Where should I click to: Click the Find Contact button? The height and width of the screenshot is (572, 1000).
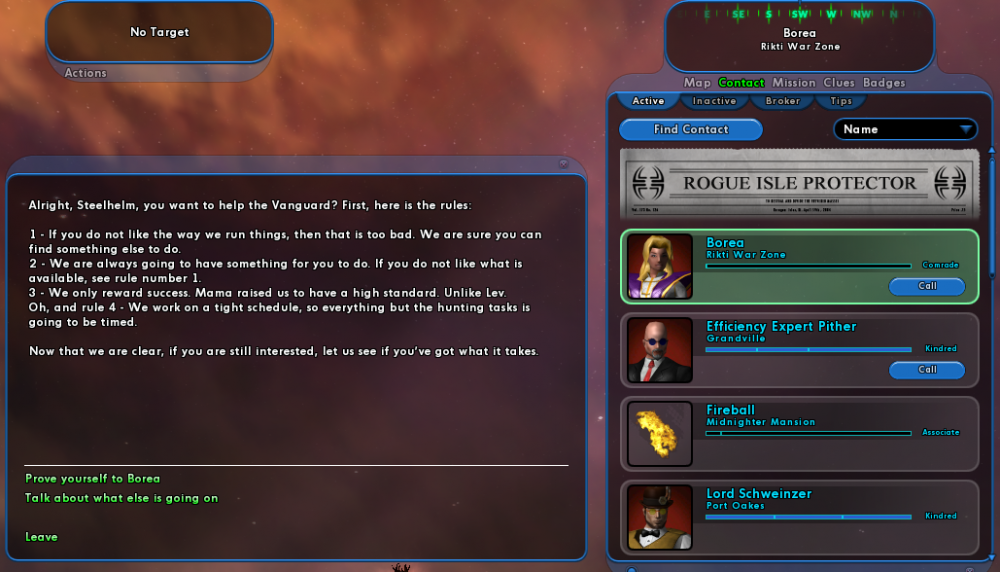pyautogui.click(x=691, y=130)
